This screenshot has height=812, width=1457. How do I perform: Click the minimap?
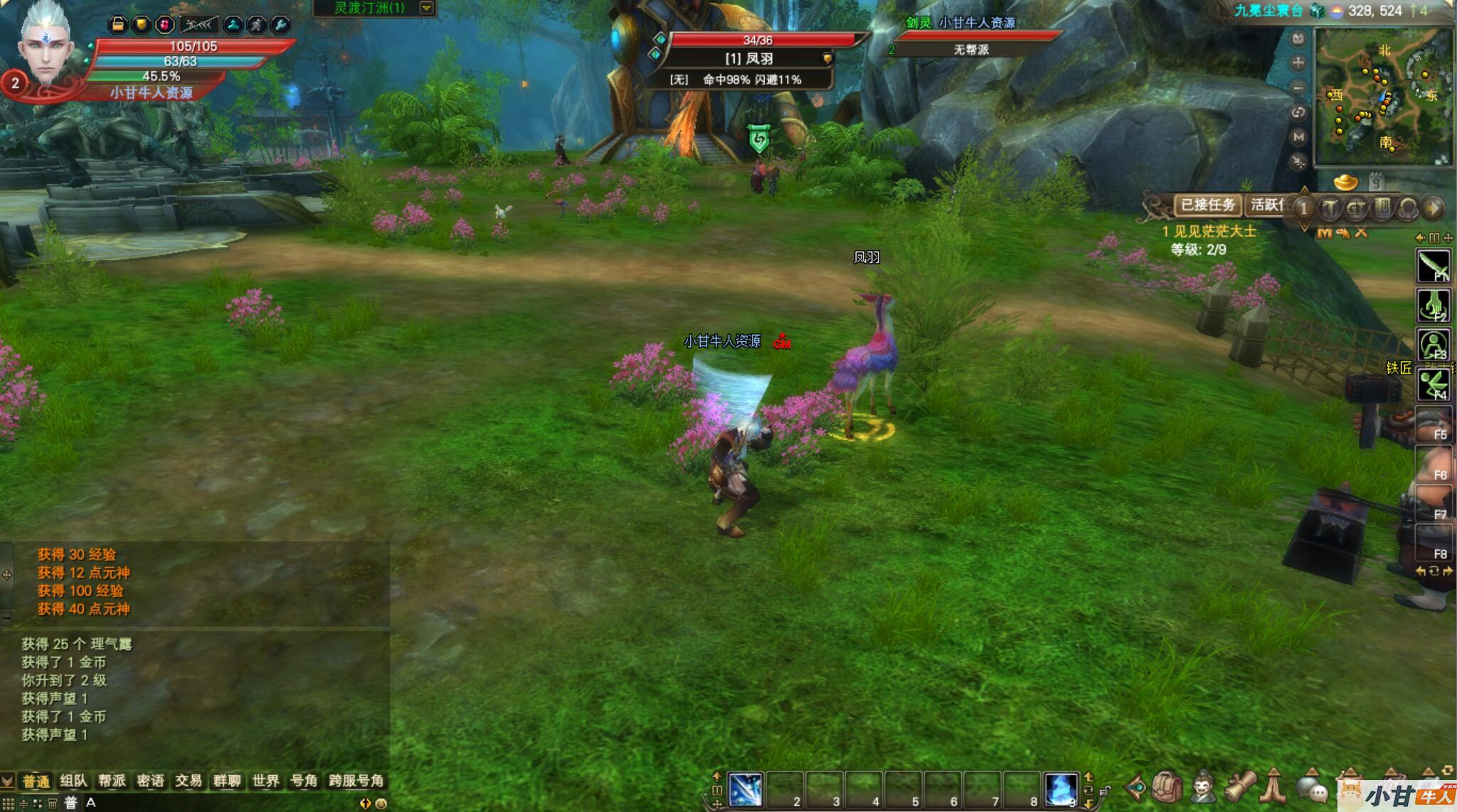point(1382,96)
